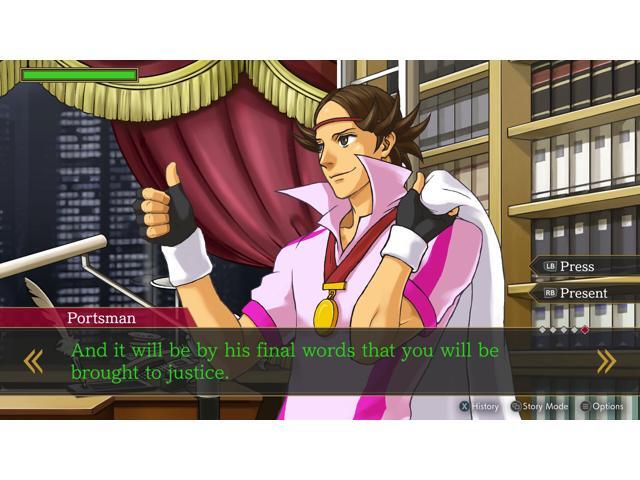Go back to the previous statement arrow
640x480 pixels.
33,361
